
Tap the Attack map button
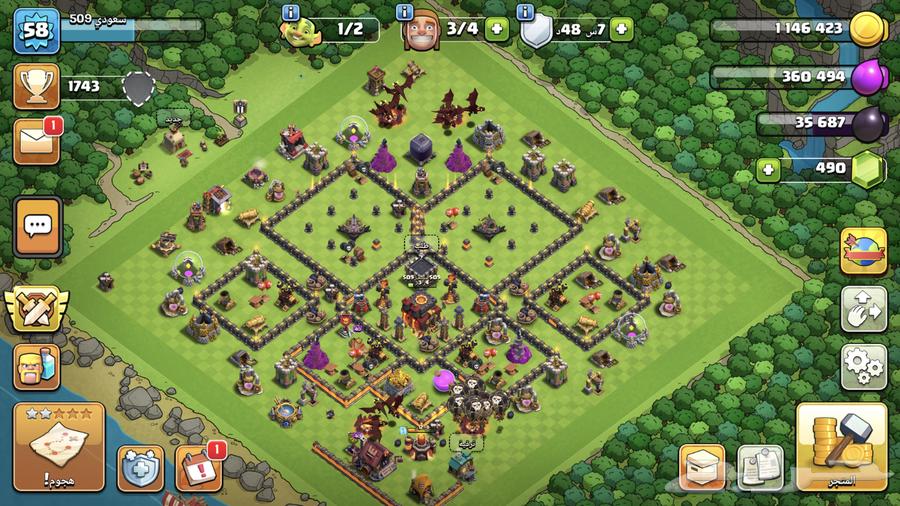click(x=59, y=446)
